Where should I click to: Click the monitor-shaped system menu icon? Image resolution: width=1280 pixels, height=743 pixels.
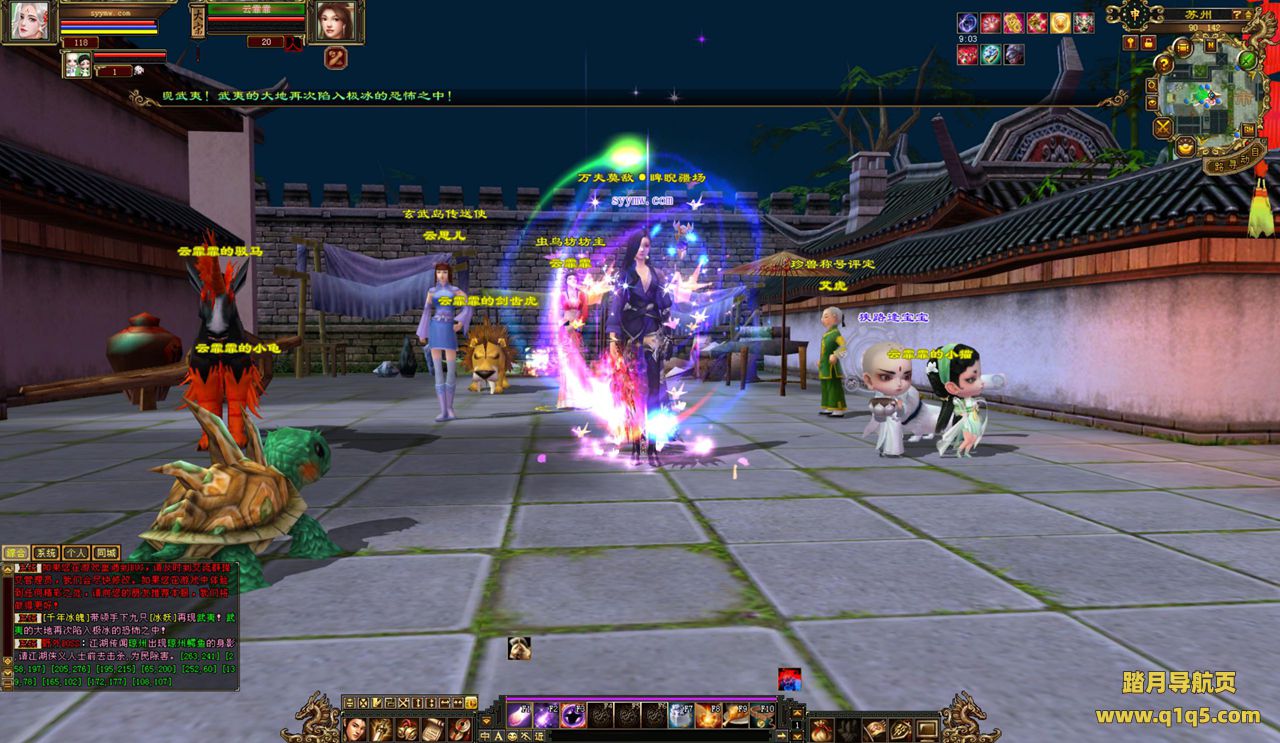pyautogui.click(x=927, y=729)
